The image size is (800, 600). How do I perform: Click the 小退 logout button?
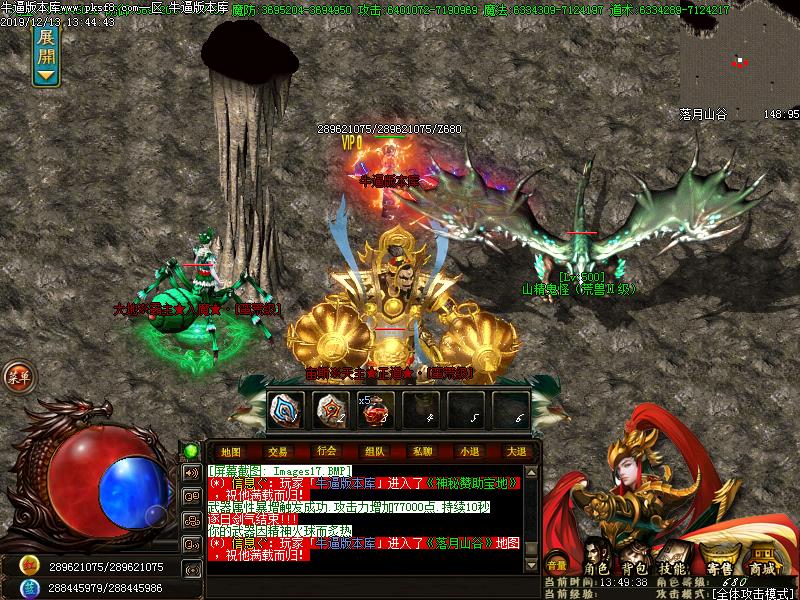[x=469, y=451]
